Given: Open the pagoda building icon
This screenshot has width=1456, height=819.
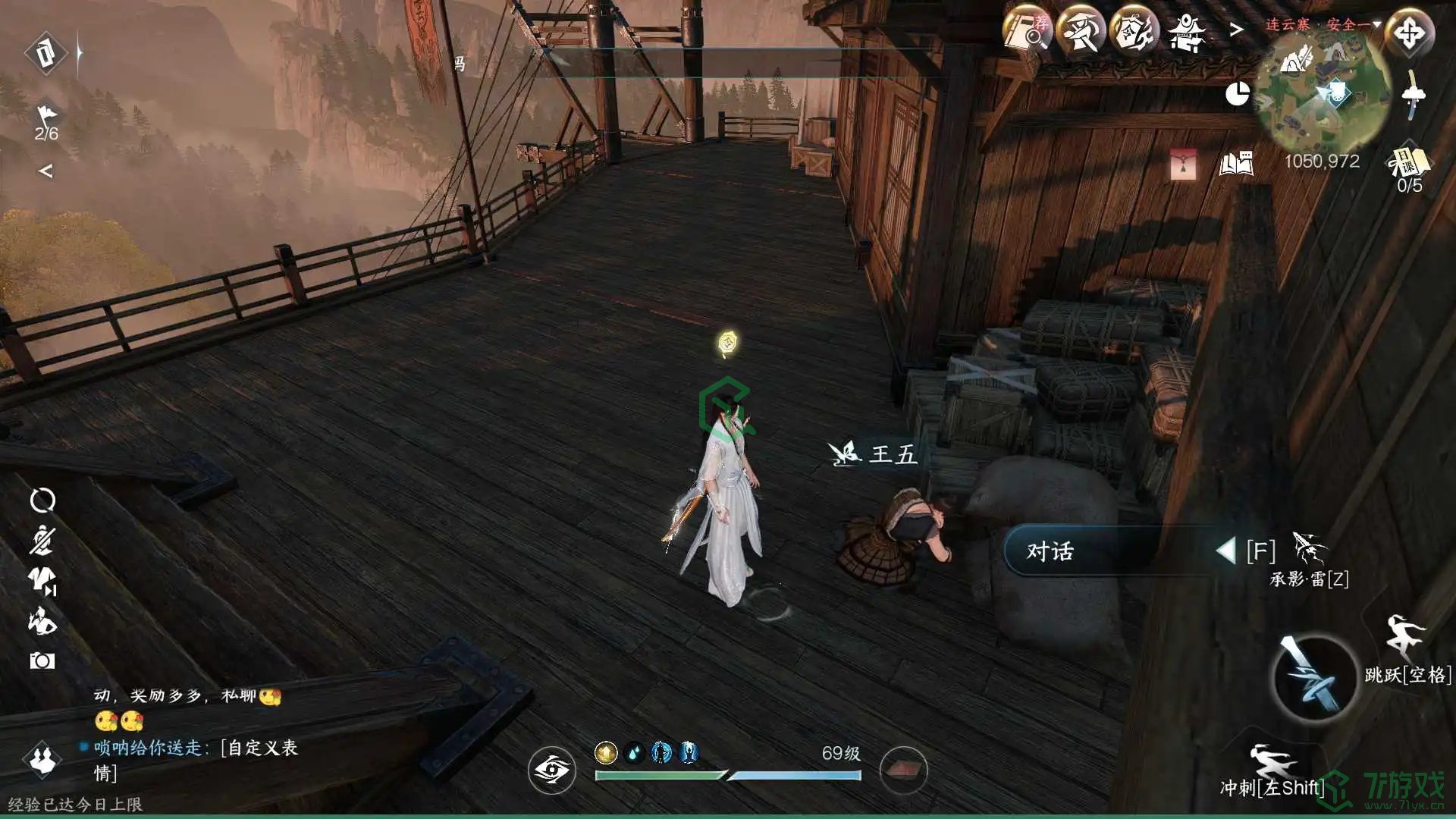Looking at the screenshot, I should tap(1187, 33).
